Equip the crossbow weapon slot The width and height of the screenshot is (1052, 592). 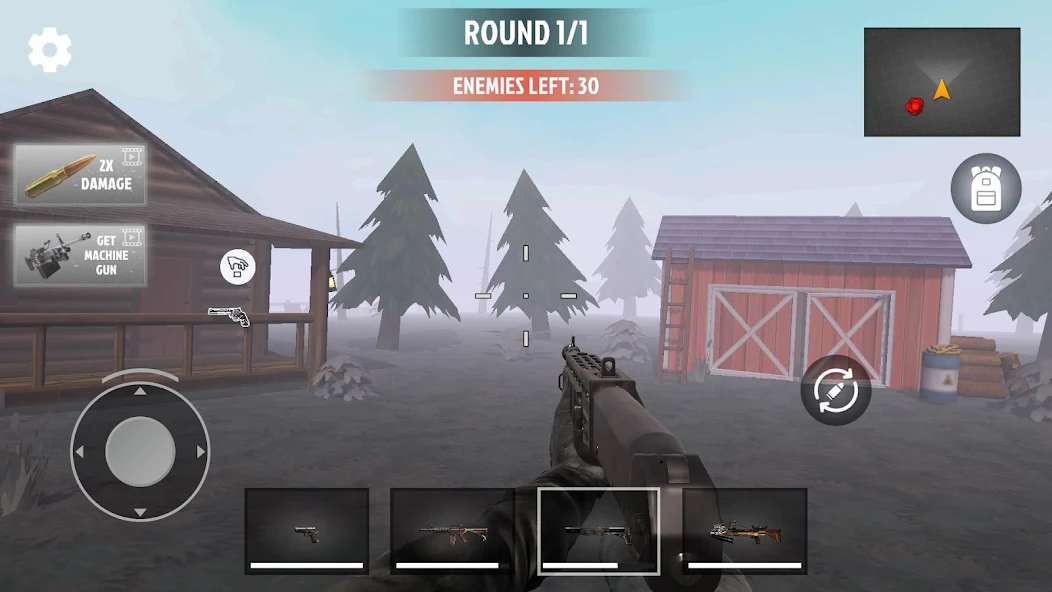pyautogui.click(x=745, y=531)
